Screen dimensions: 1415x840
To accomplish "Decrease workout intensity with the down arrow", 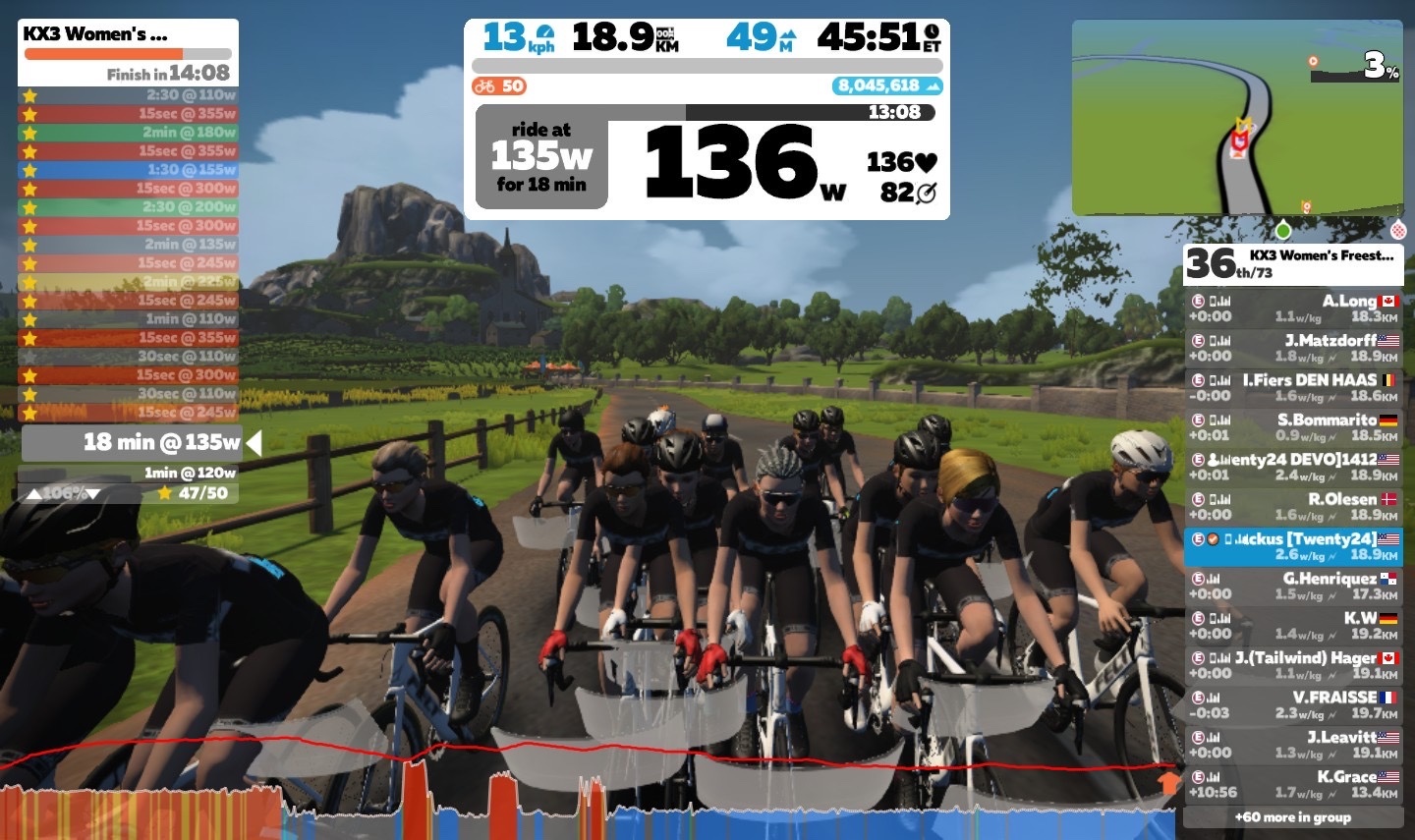I will click(x=93, y=494).
